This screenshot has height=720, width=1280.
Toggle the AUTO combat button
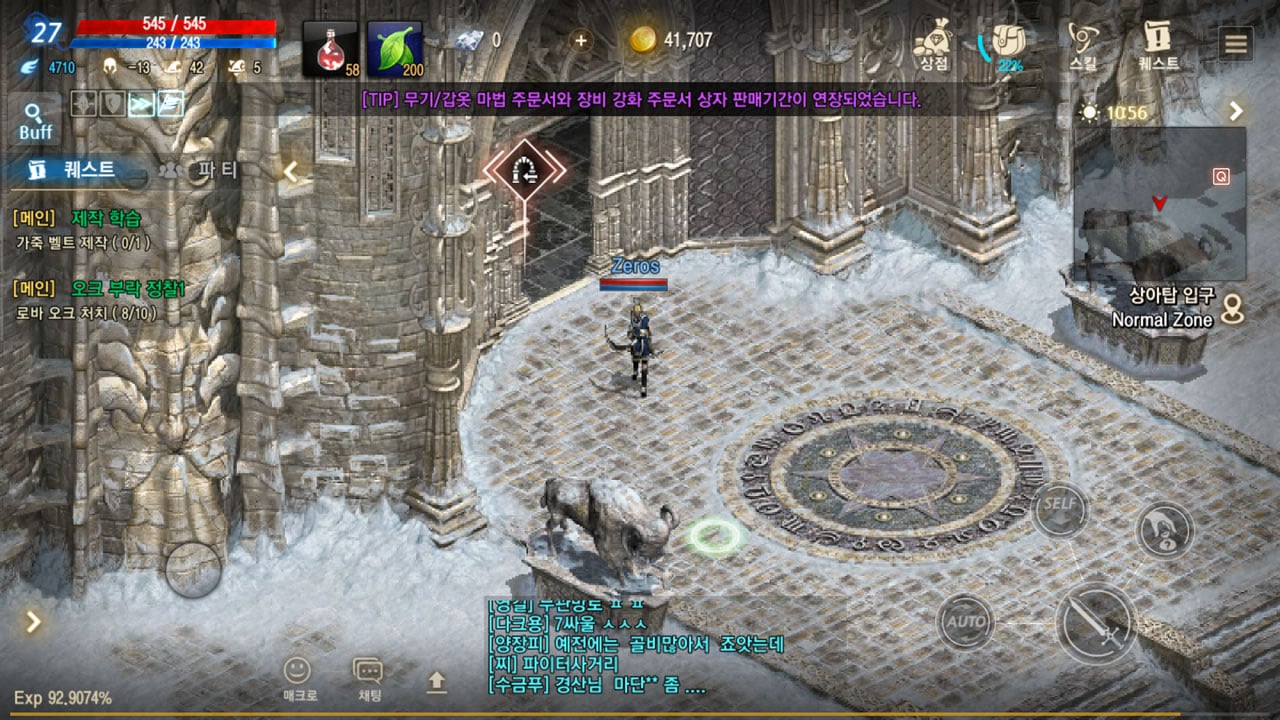tap(965, 622)
